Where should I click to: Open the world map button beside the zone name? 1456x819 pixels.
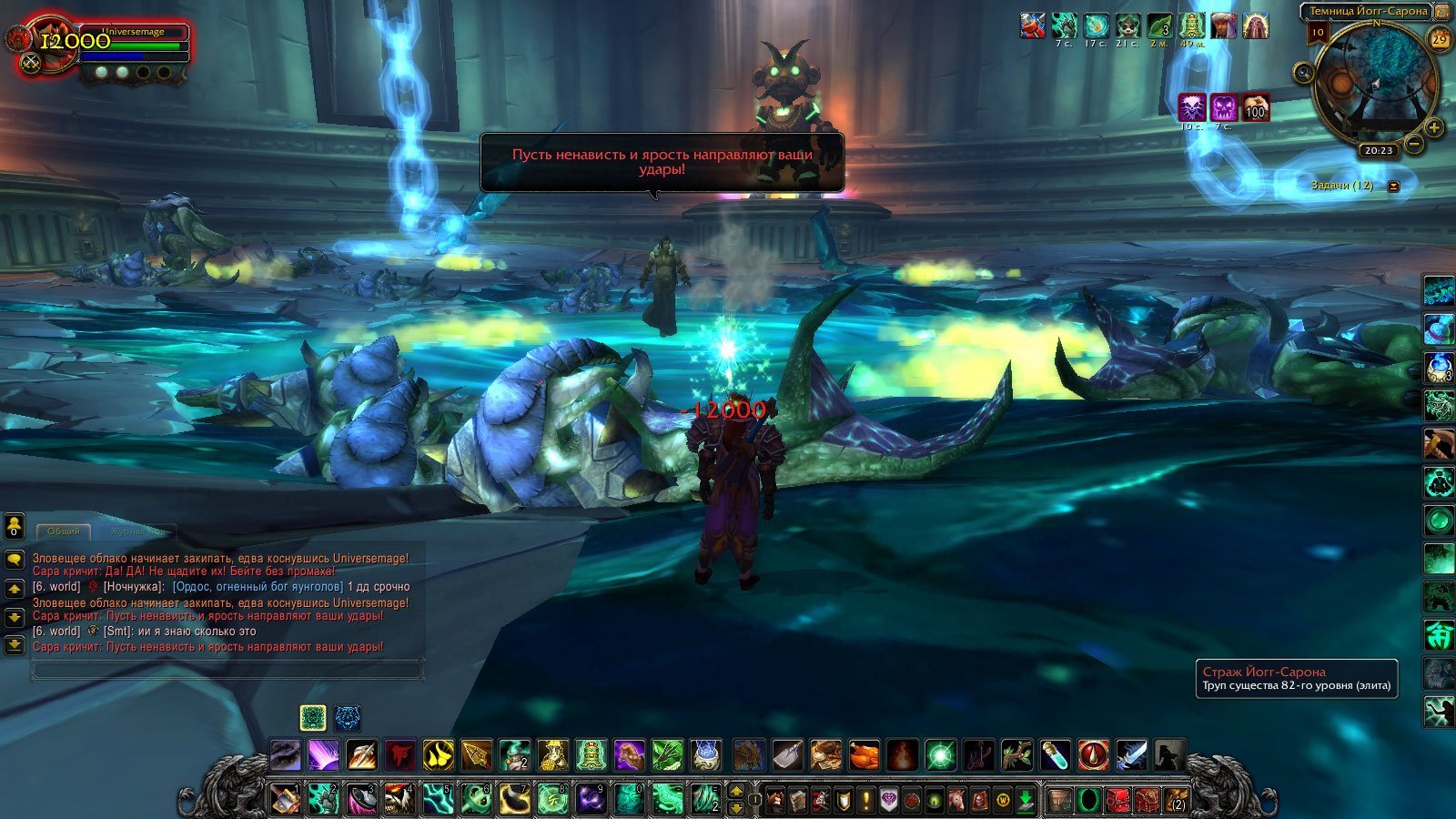1443,12
